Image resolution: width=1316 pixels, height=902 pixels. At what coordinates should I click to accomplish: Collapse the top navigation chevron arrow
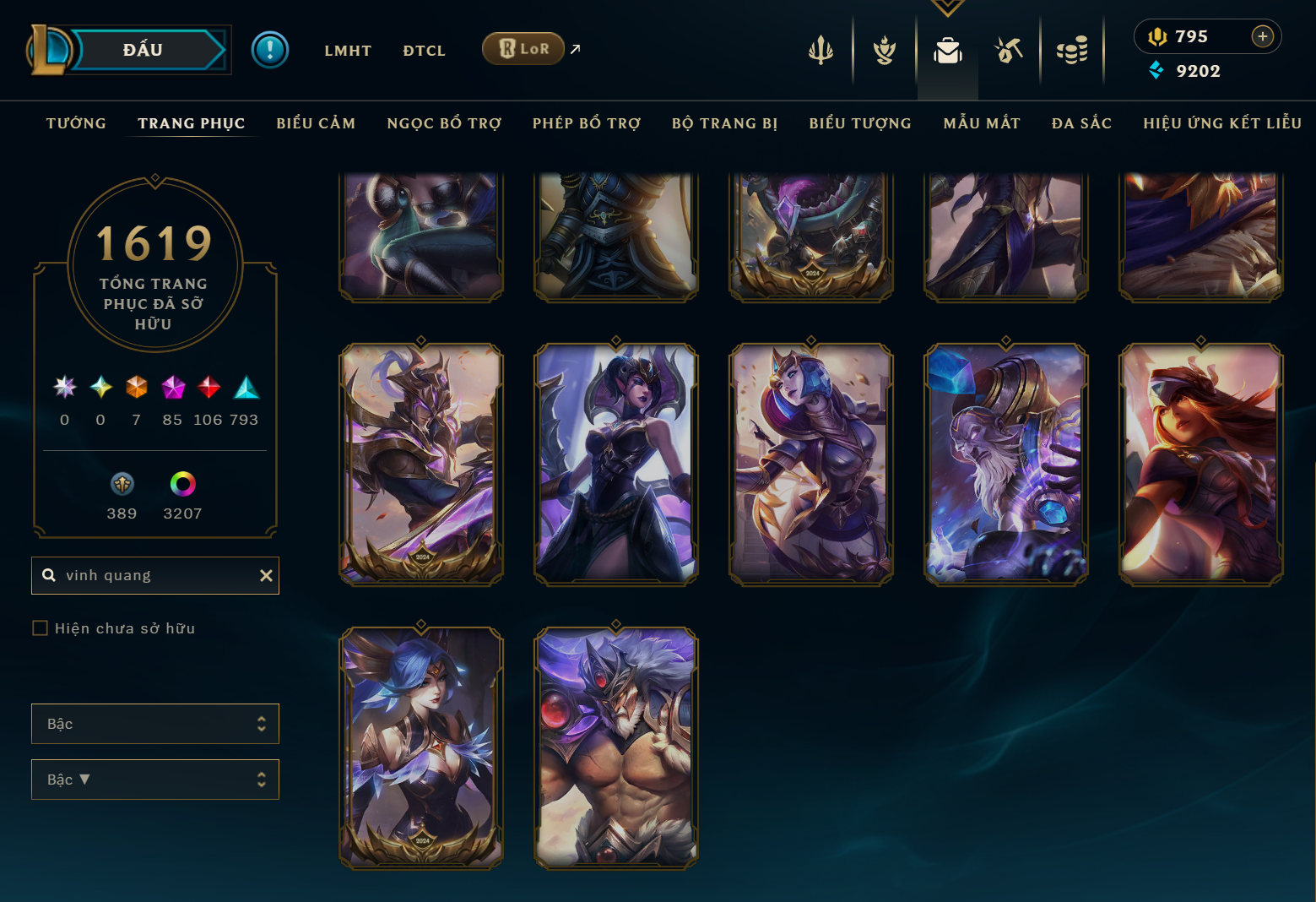coord(947,7)
